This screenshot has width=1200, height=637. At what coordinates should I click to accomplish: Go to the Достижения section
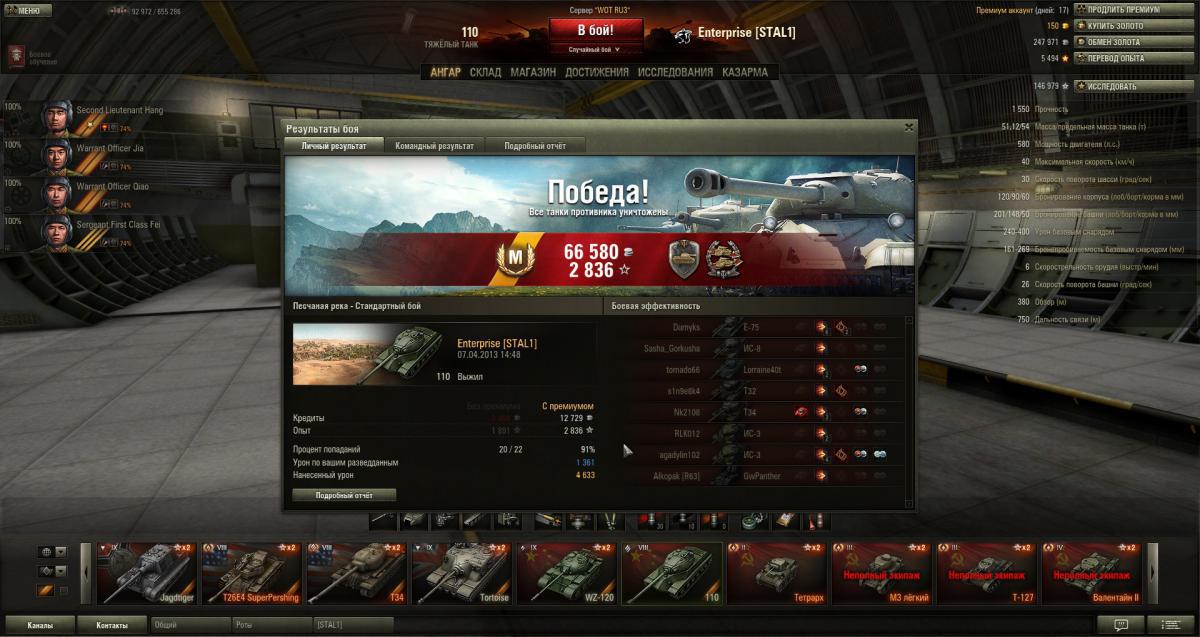(596, 72)
